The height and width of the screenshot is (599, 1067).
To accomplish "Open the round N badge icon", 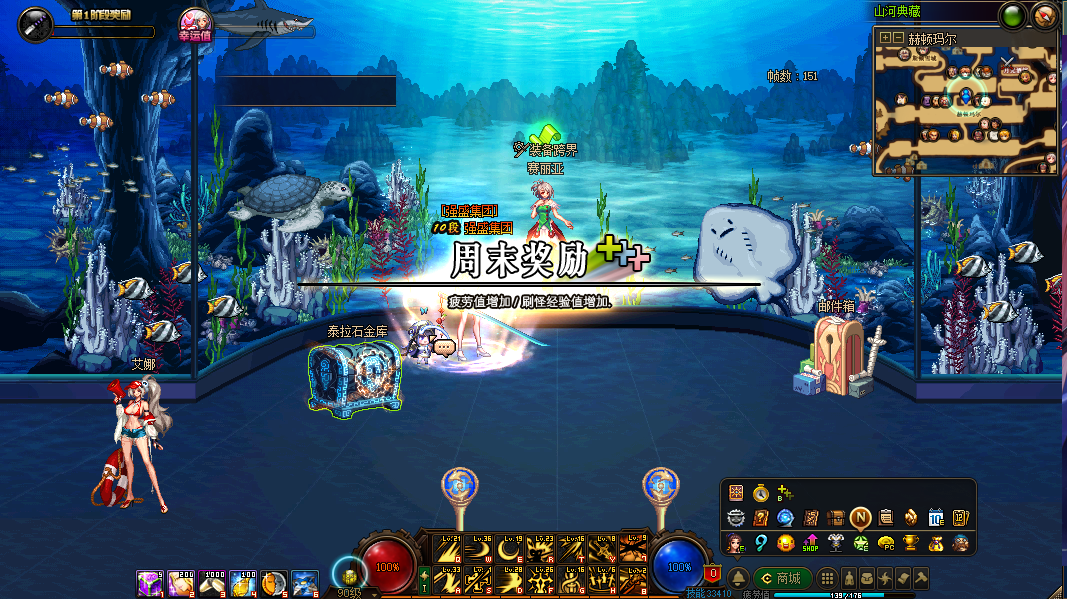I will pyautogui.click(x=861, y=518).
